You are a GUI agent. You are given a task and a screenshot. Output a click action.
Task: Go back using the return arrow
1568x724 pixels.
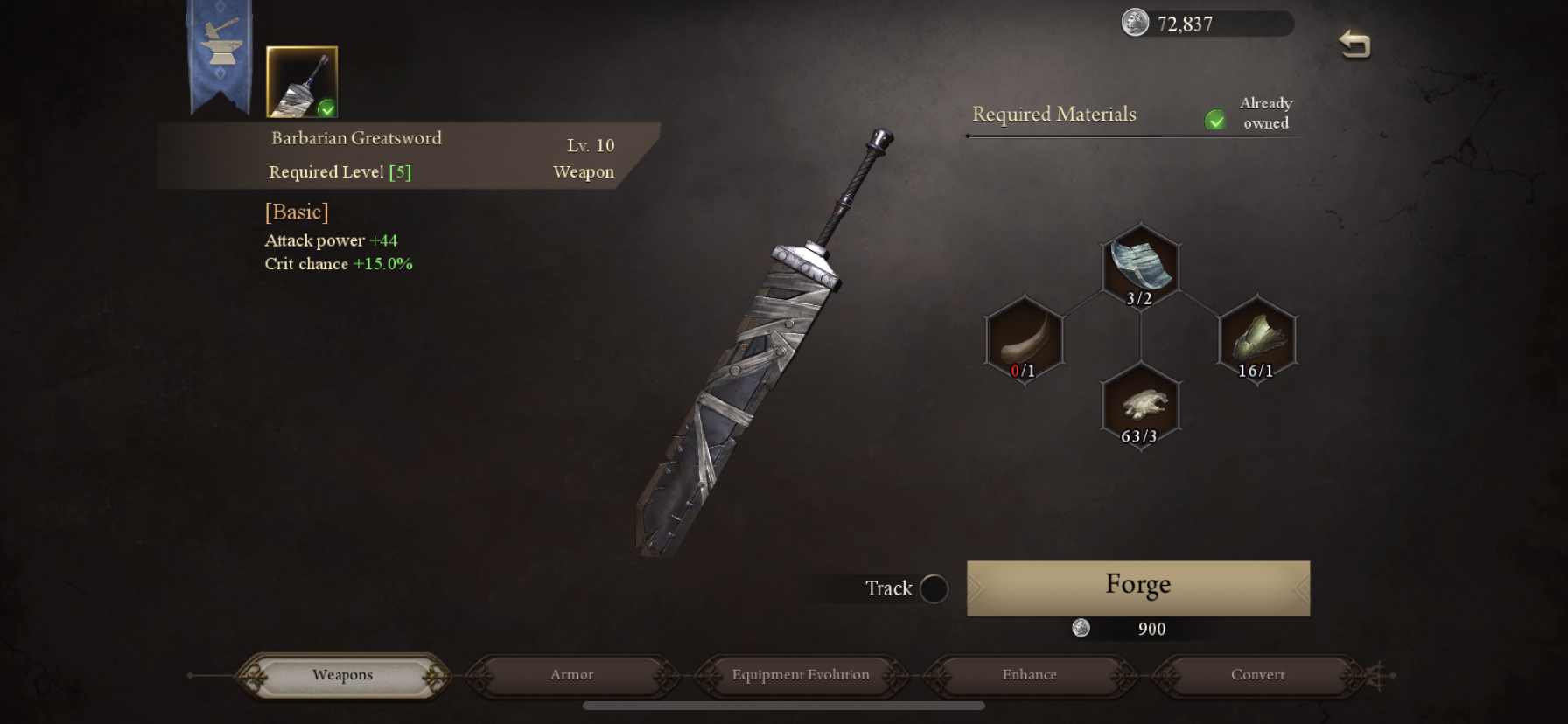click(1354, 44)
